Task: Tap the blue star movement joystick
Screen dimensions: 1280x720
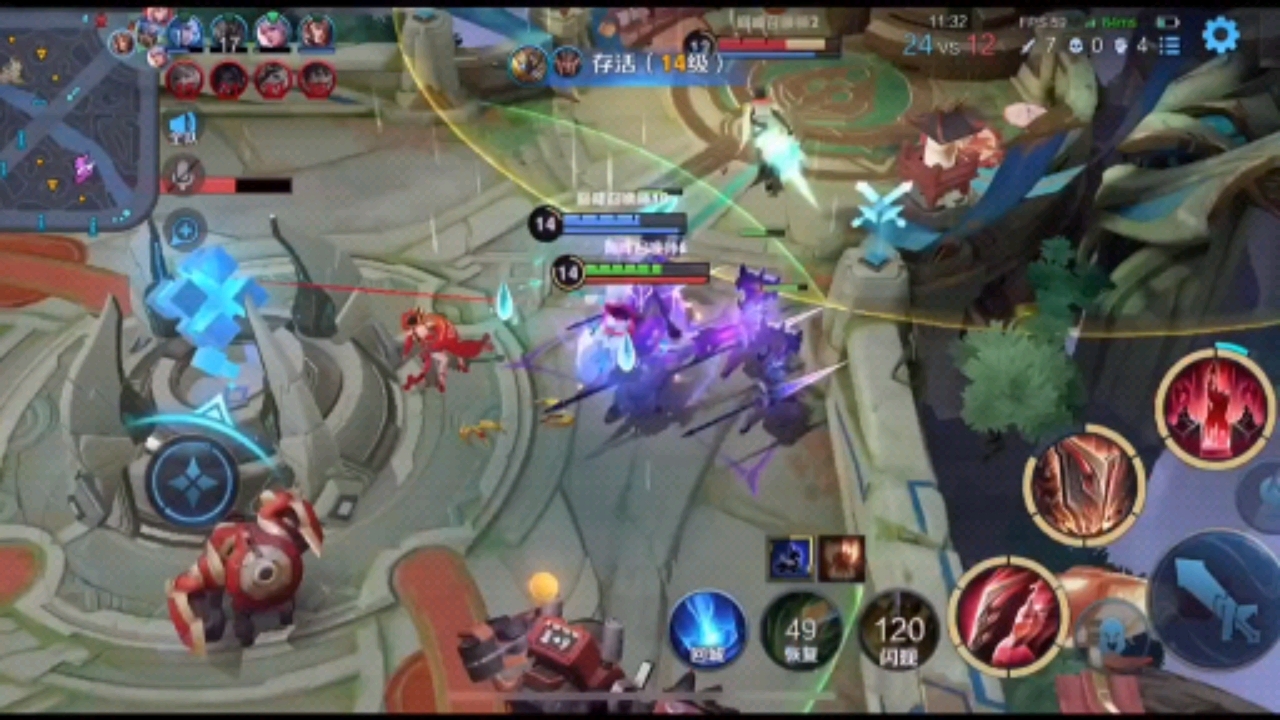Action: [192, 482]
